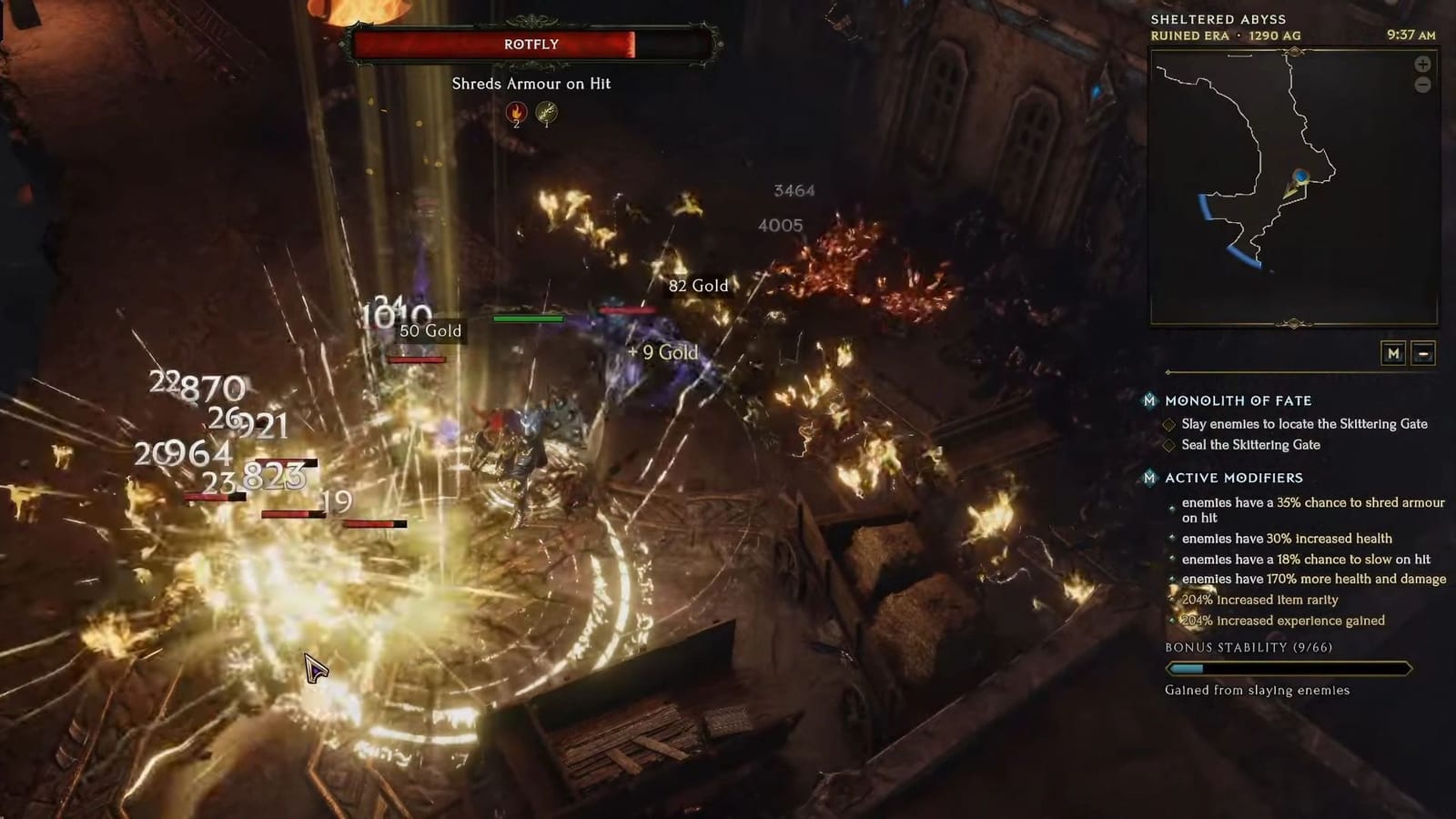1456x819 pixels.
Task: Click the minimap zoom-in plus control
Action: [x=1422, y=65]
